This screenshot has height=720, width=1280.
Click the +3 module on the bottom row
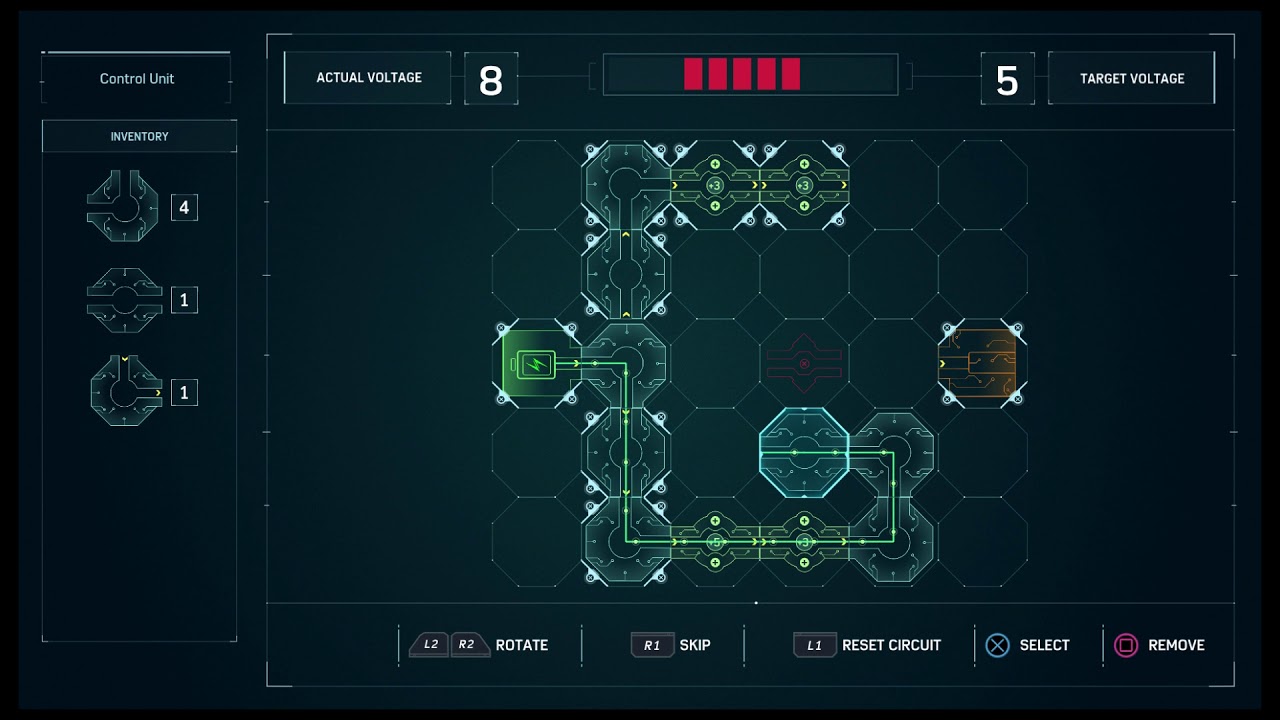[x=804, y=541]
